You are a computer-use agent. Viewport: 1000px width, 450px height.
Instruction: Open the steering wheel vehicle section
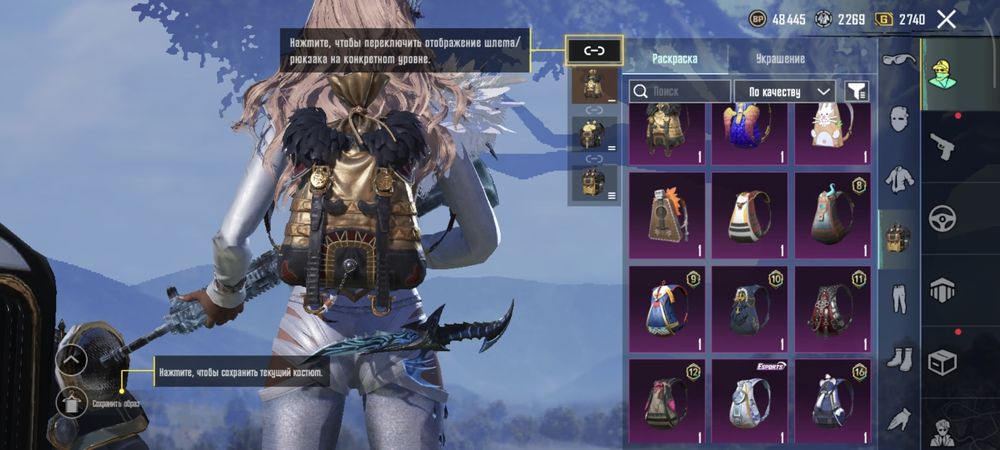(943, 218)
